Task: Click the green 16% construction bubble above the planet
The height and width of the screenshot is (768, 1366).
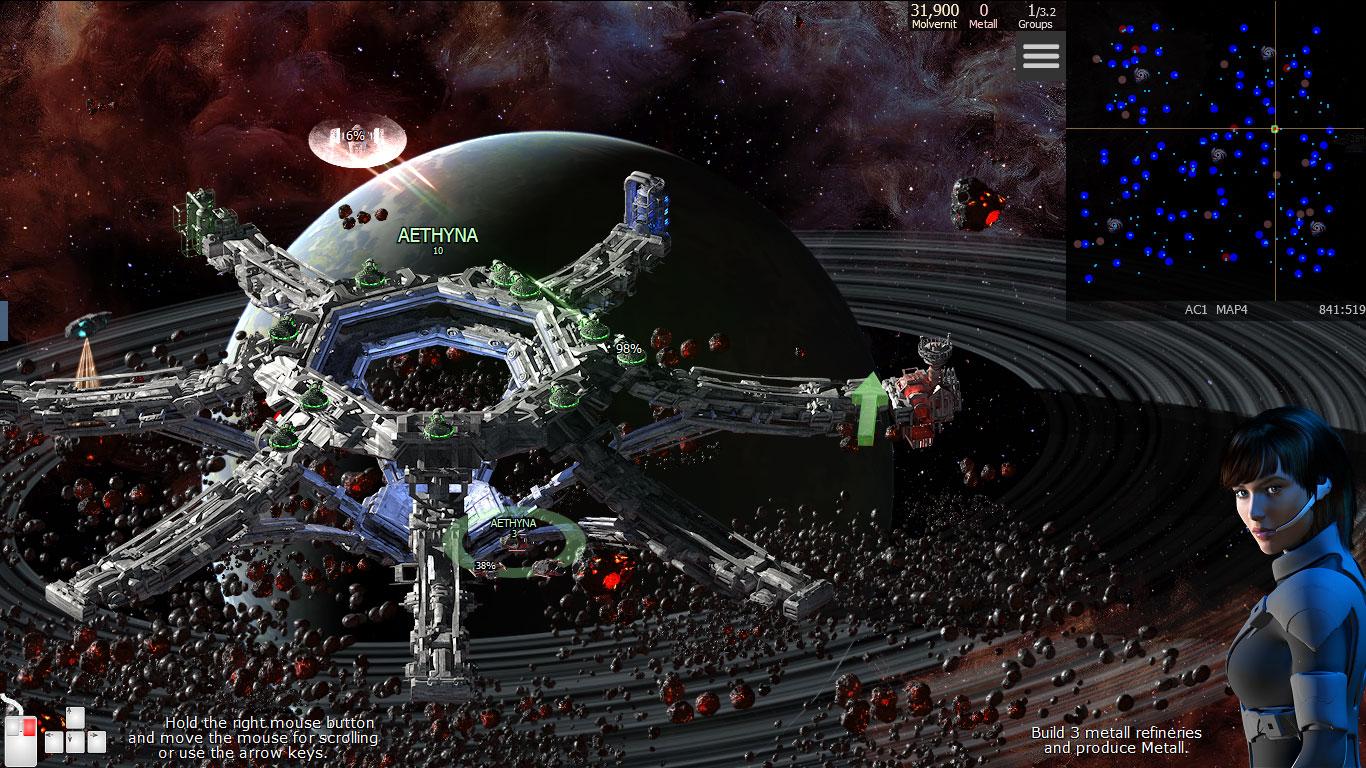Action: [x=357, y=135]
